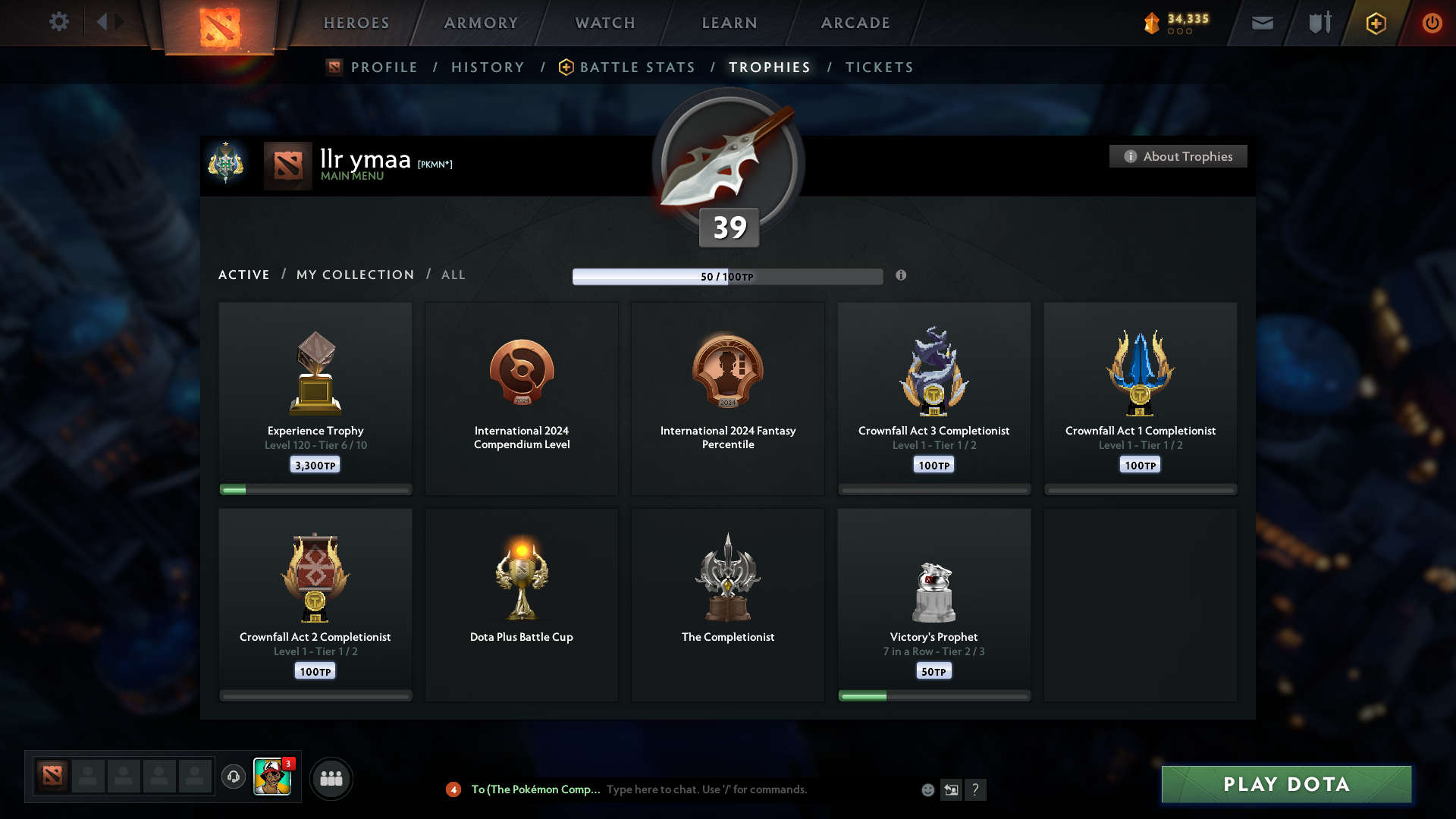Open the friends list group icon

[x=331, y=778]
